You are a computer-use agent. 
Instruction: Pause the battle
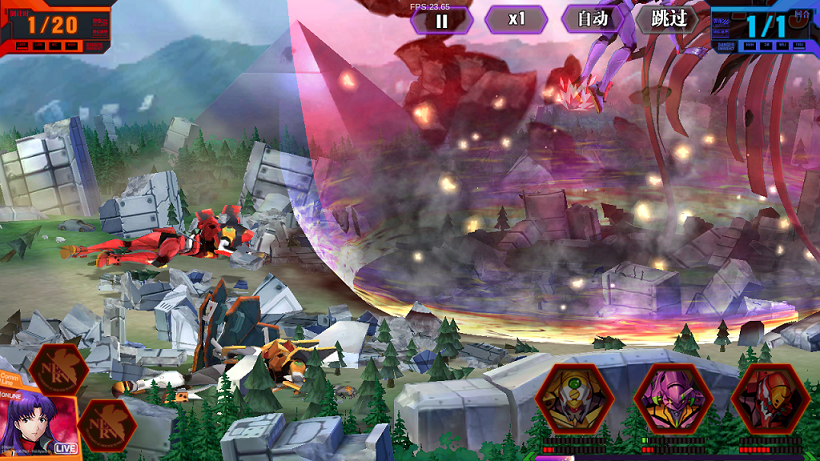(441, 19)
